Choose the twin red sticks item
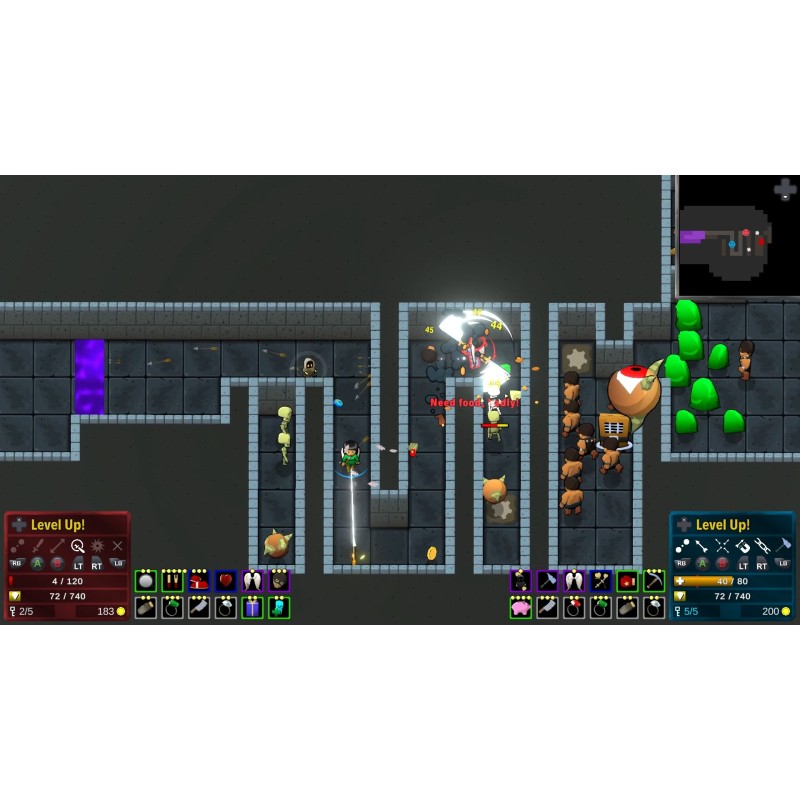 (173, 581)
